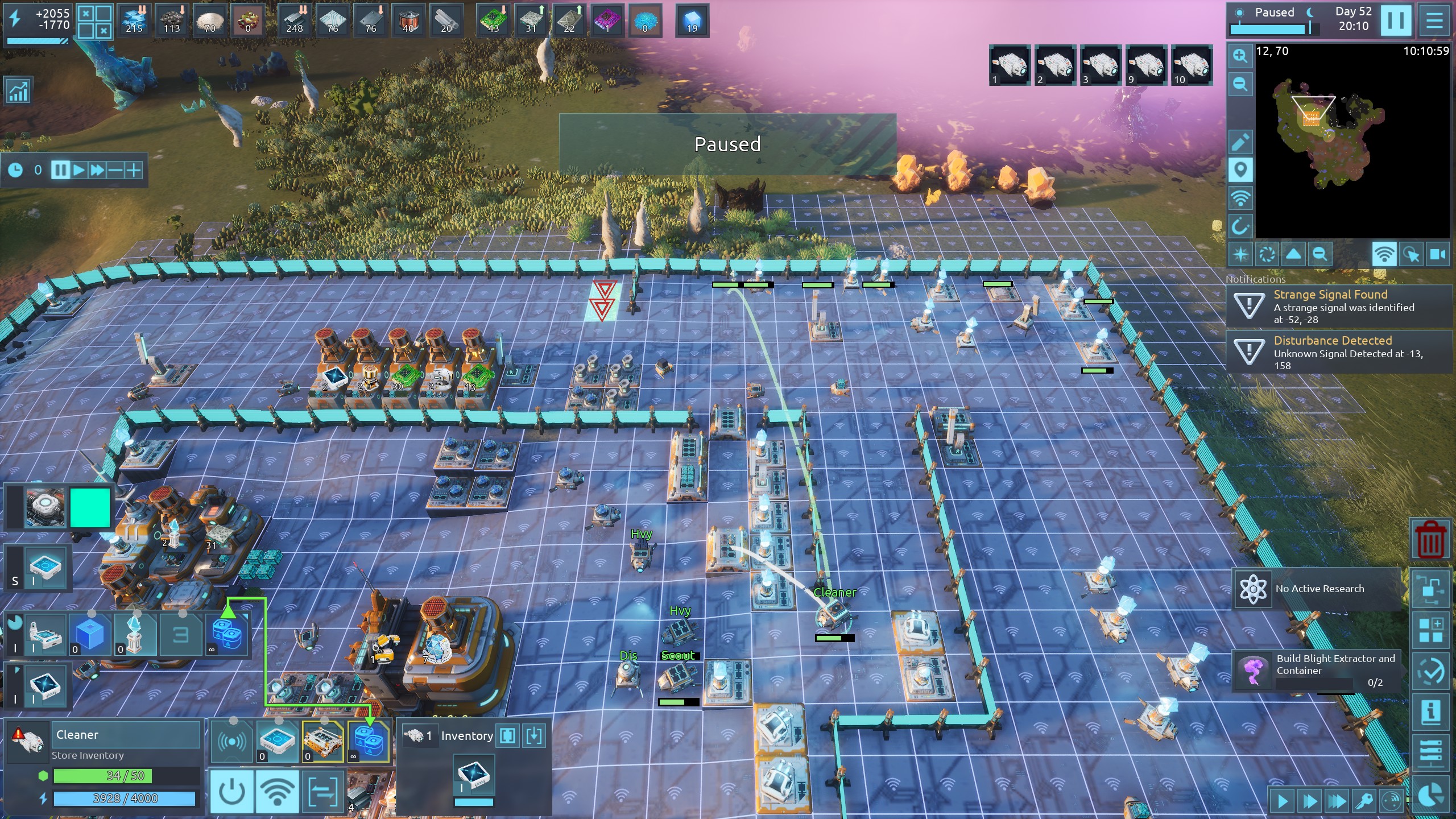
Task: Open the info codex book icon
Action: click(1430, 711)
